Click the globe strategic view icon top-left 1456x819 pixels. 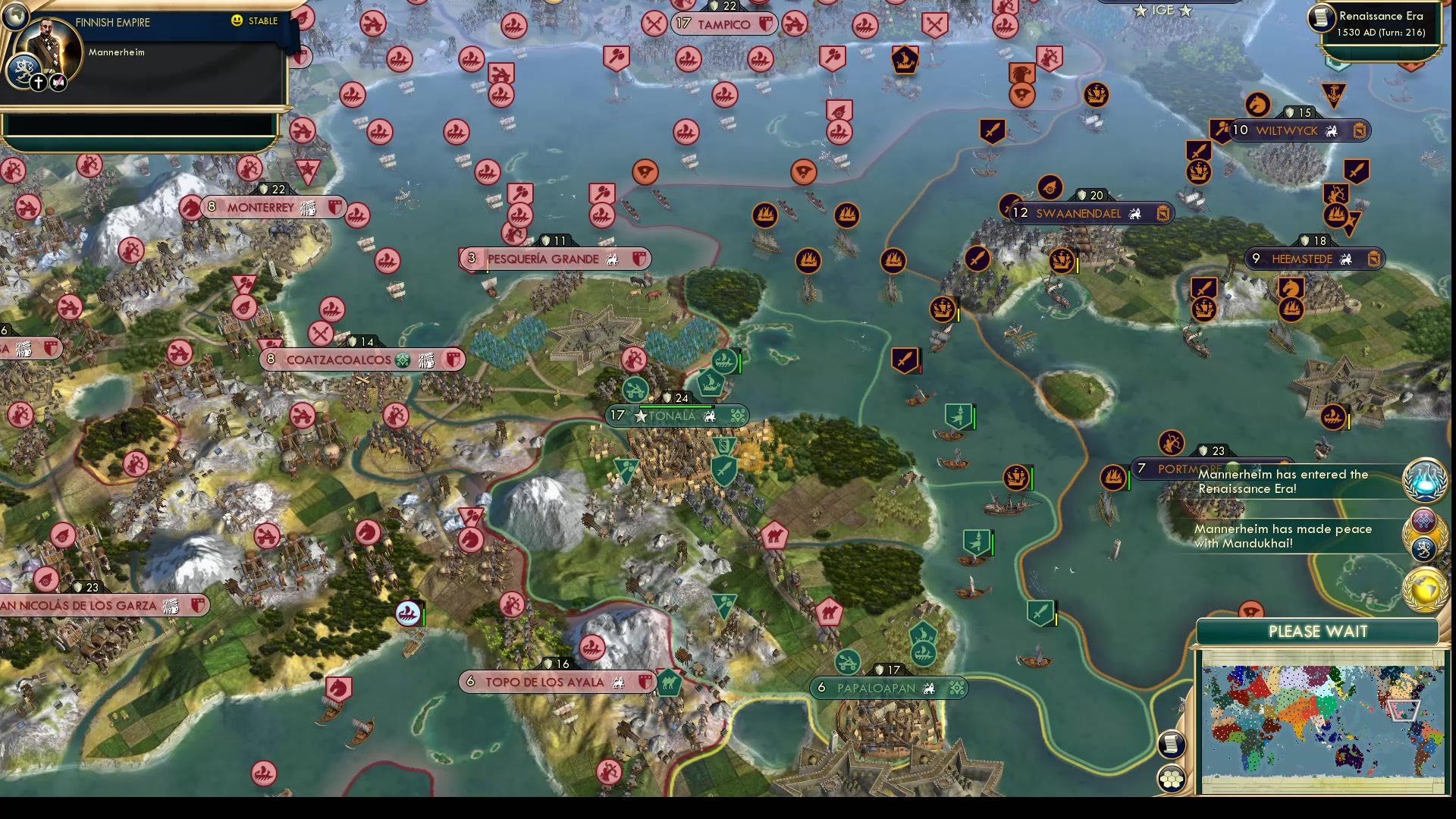pyautogui.click(x=15, y=14)
